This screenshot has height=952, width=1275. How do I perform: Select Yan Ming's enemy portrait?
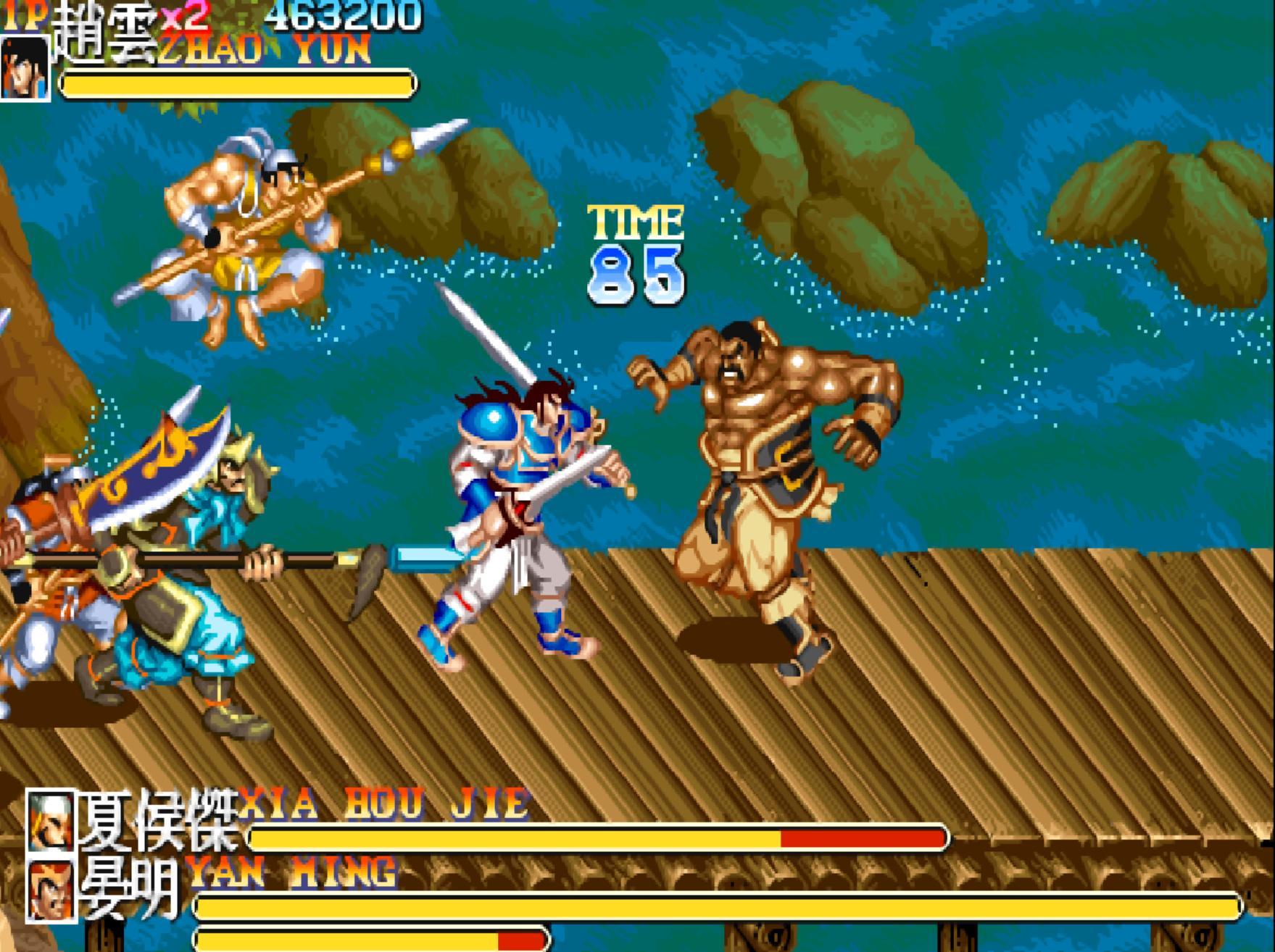click(50, 891)
